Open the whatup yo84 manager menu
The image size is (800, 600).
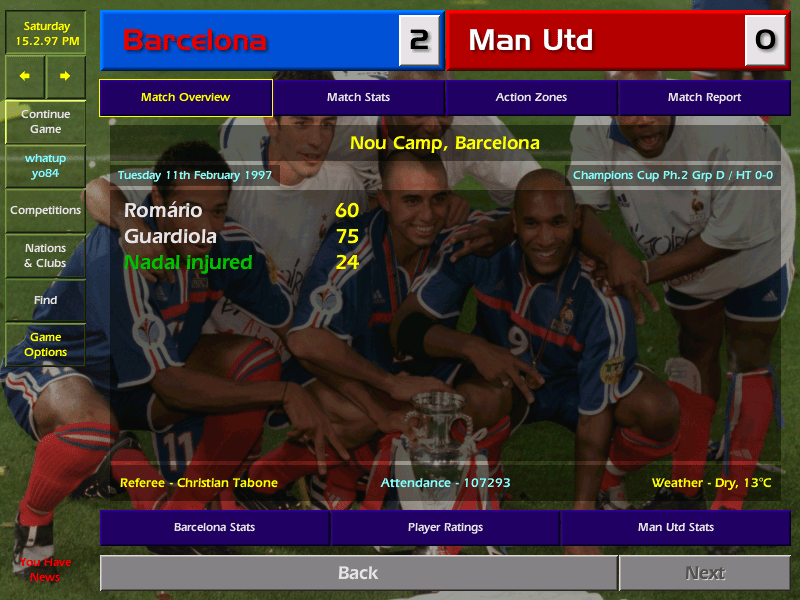tap(45, 166)
